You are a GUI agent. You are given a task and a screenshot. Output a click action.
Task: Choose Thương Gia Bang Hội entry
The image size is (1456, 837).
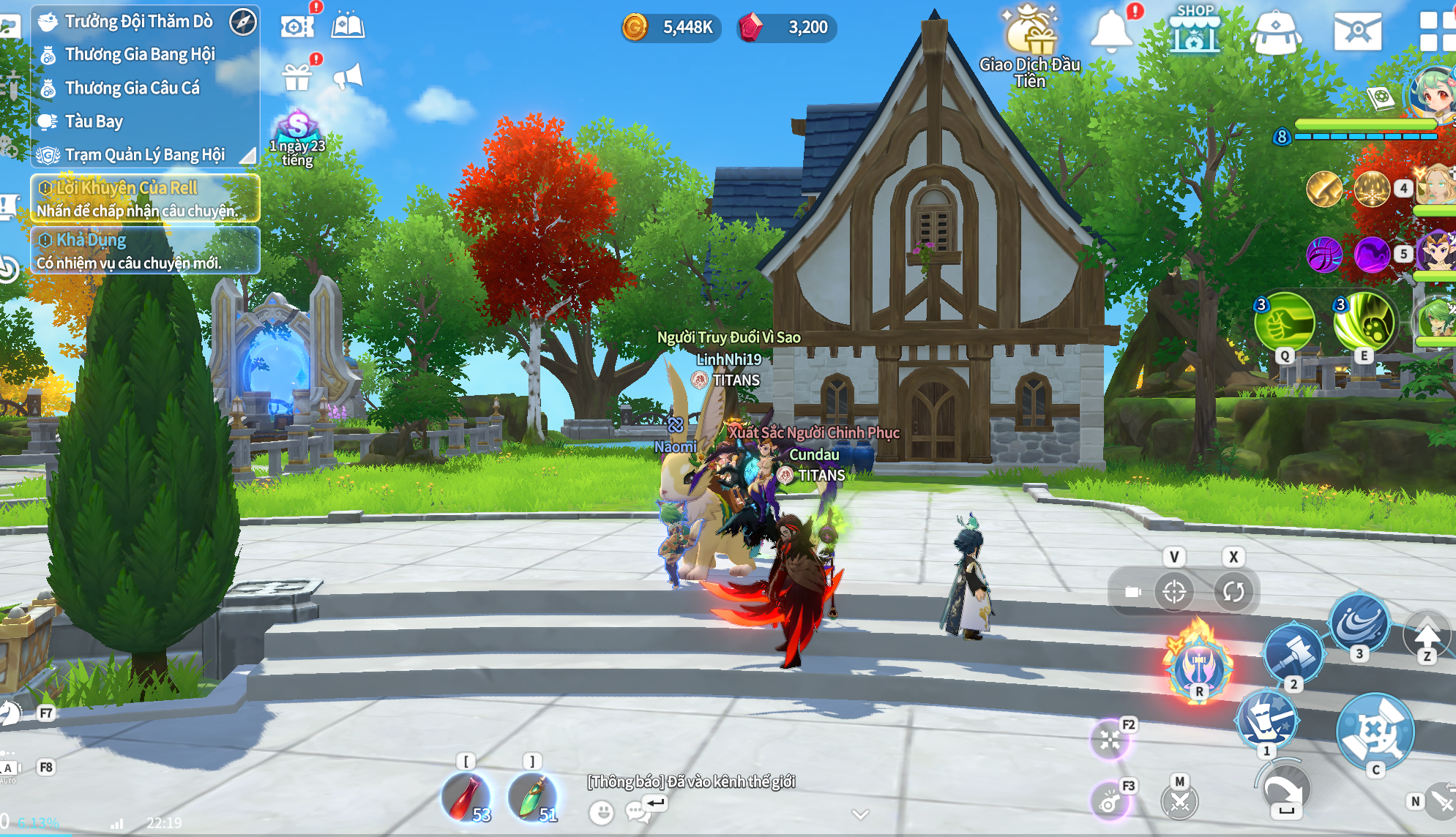point(139,54)
